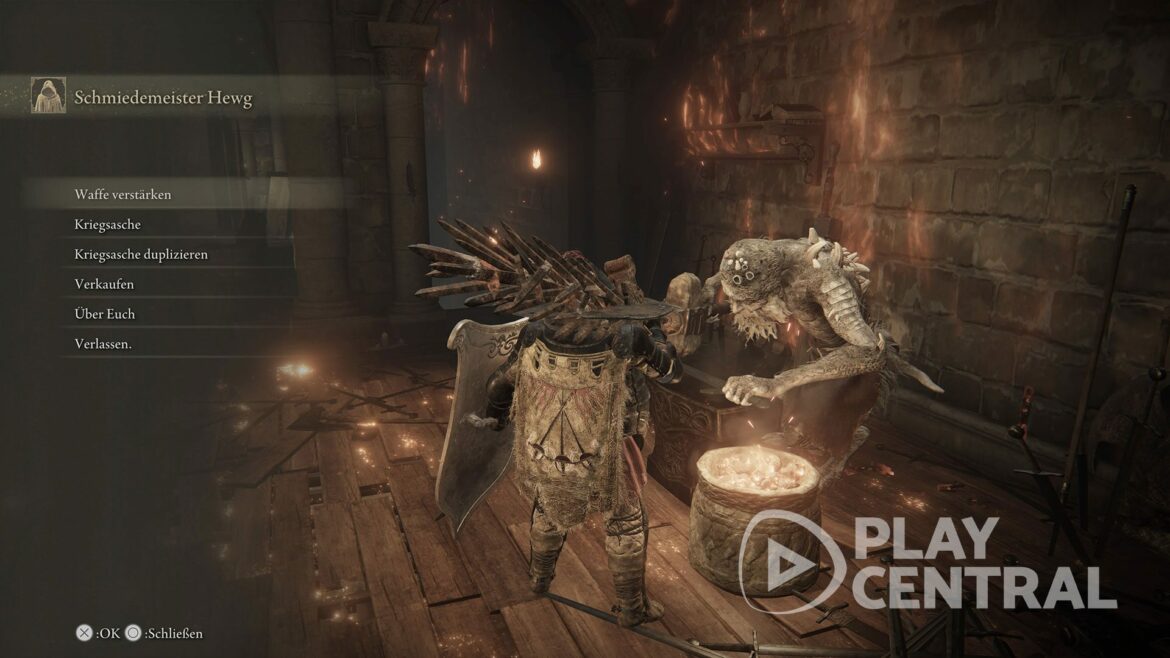1170x658 pixels.
Task: Open the Verkaufen sell option
Action: click(104, 284)
